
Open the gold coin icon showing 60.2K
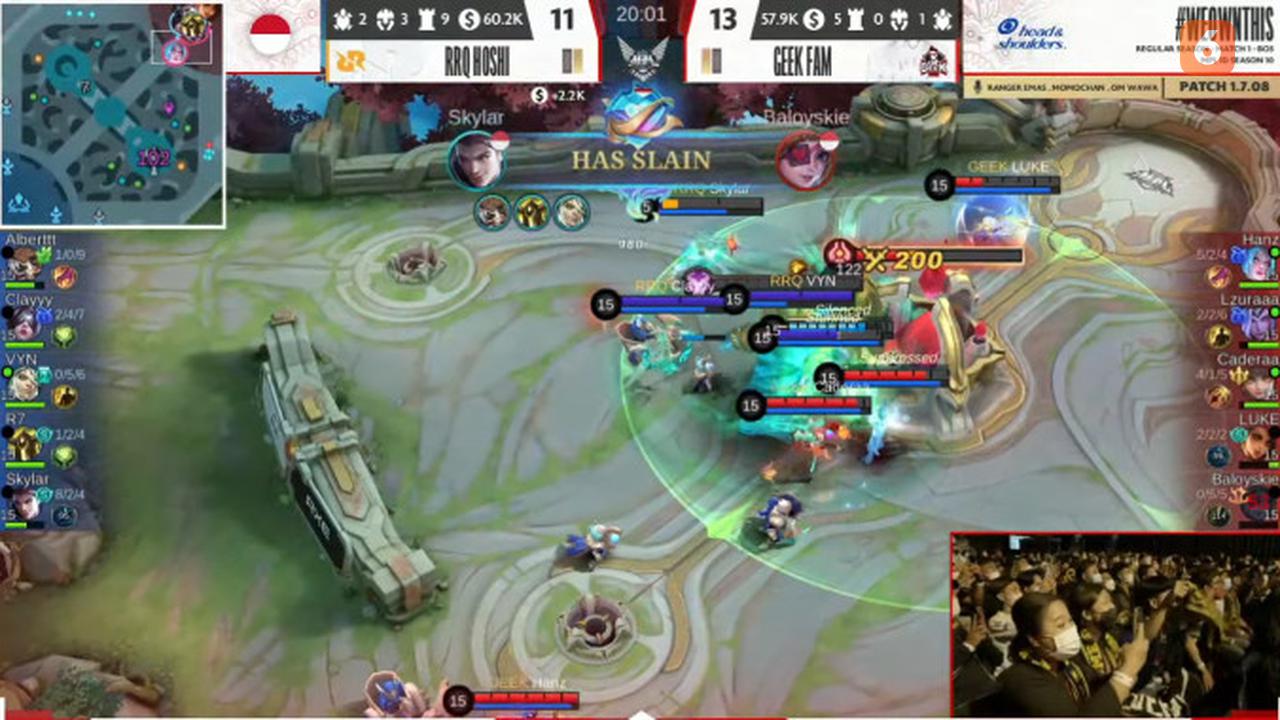[x=467, y=18]
